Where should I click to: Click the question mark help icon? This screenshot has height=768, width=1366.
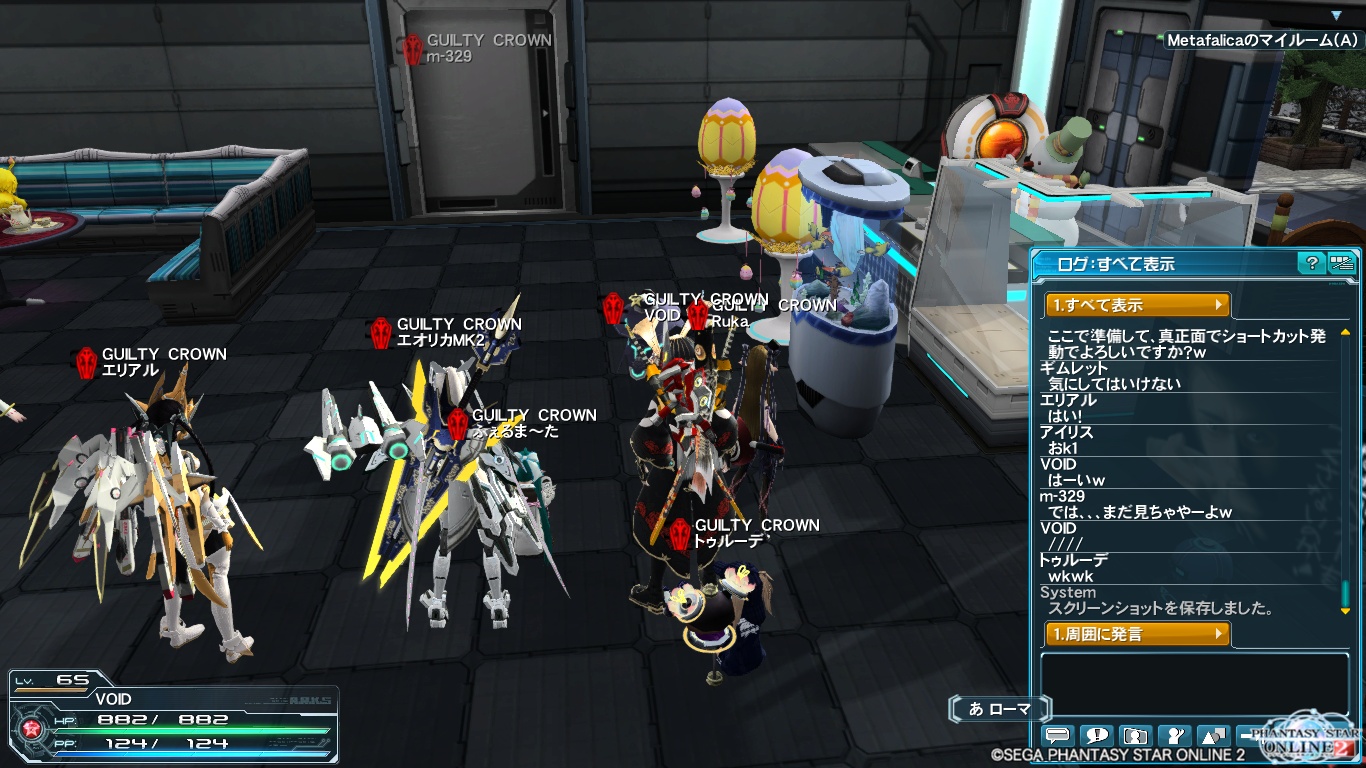pyautogui.click(x=1310, y=263)
